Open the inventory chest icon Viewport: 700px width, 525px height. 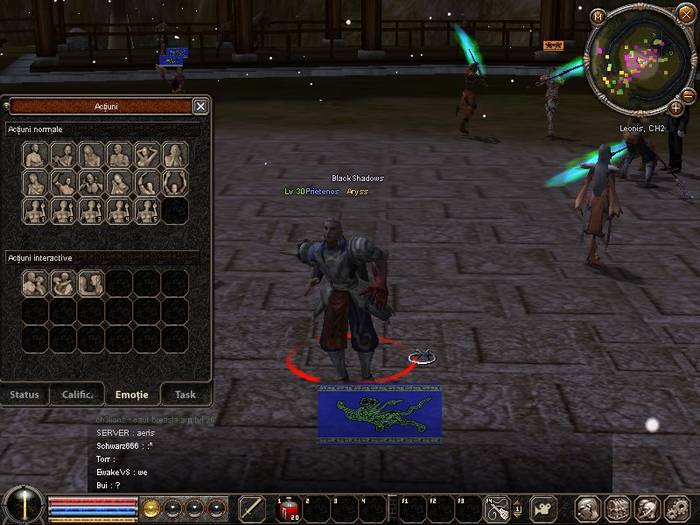(618, 509)
